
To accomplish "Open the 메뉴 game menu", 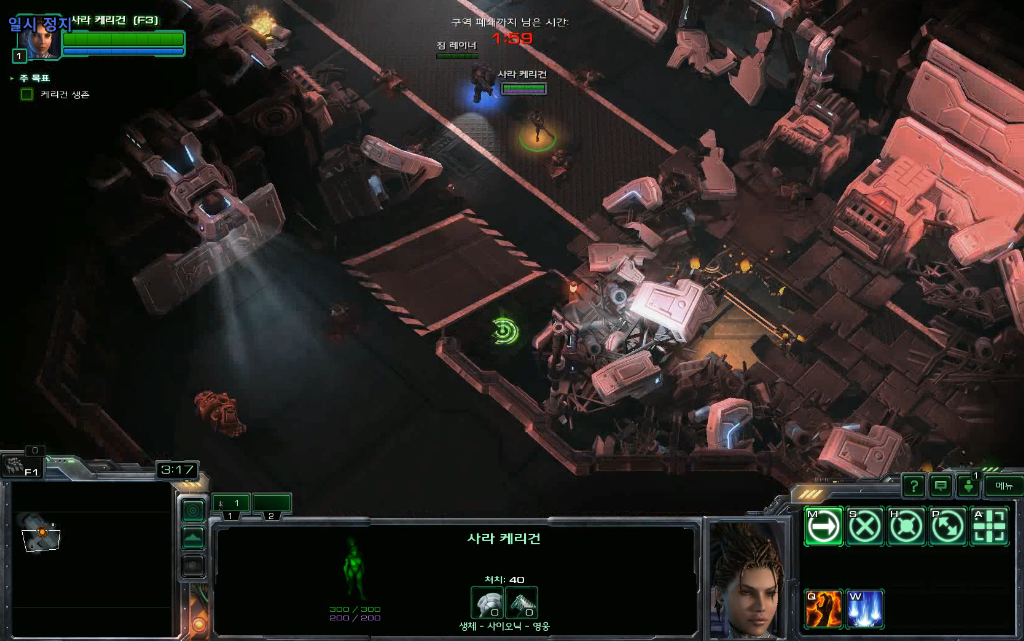I will pos(1003,486).
